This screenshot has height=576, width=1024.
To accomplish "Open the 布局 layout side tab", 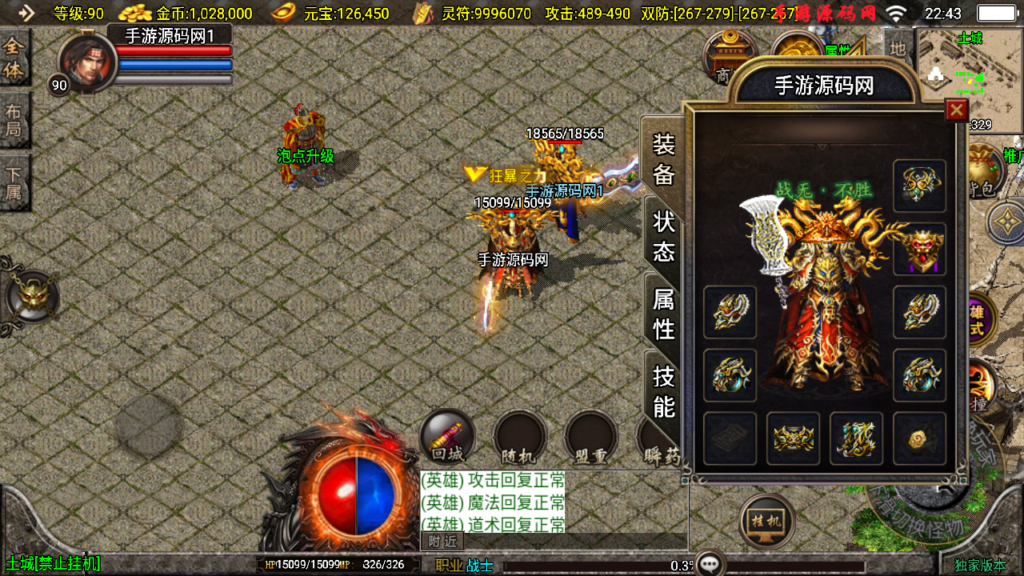I will 14,121.
